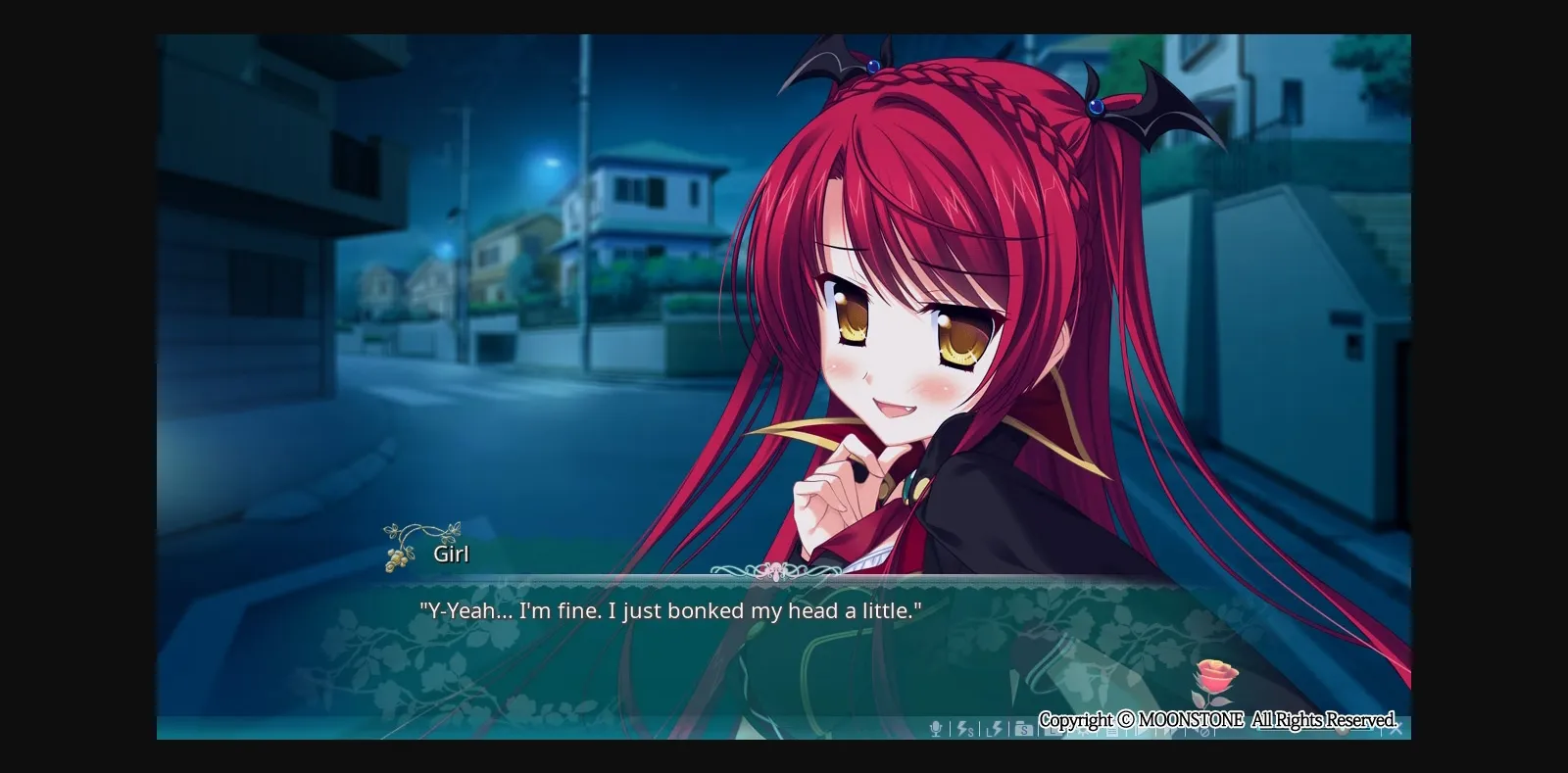
Task: Hide the message window using the X
Action: [x=1396, y=728]
